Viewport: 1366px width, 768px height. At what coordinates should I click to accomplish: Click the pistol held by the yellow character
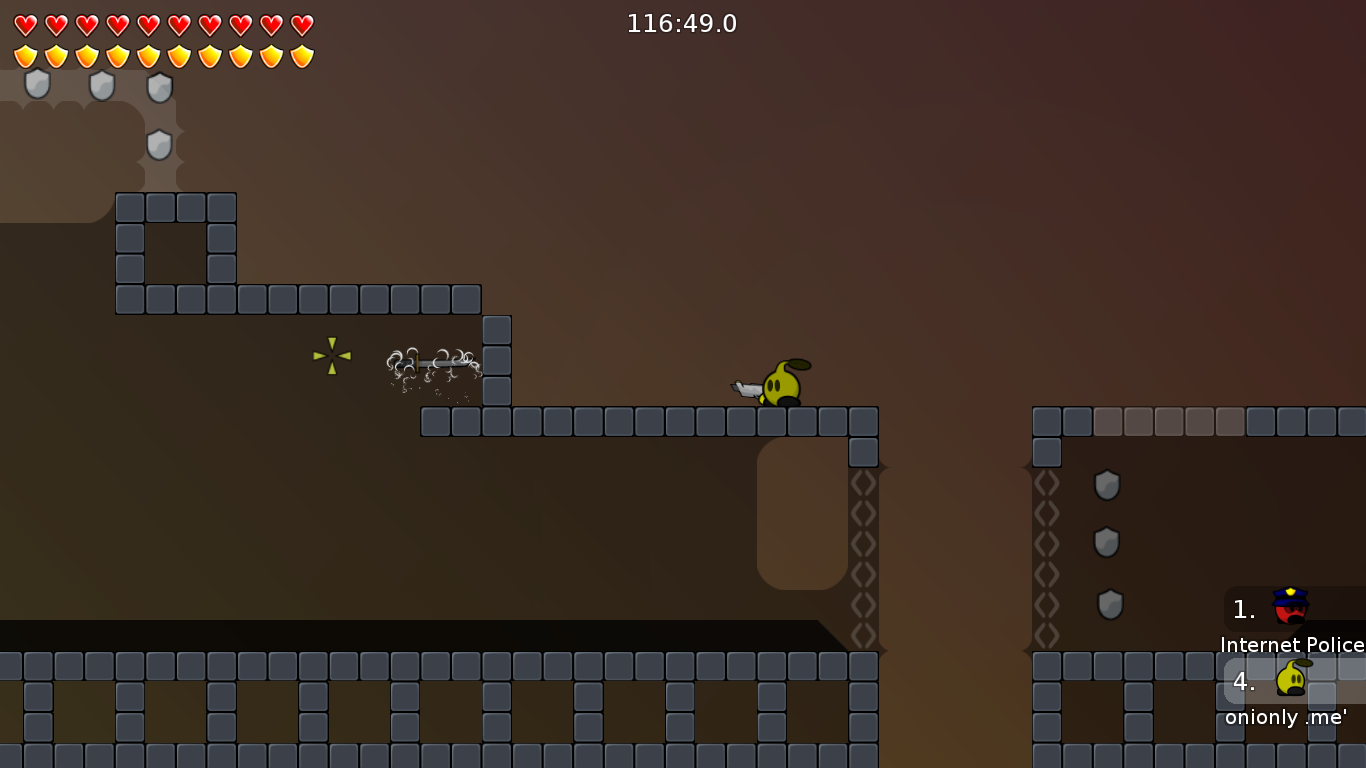click(x=748, y=390)
